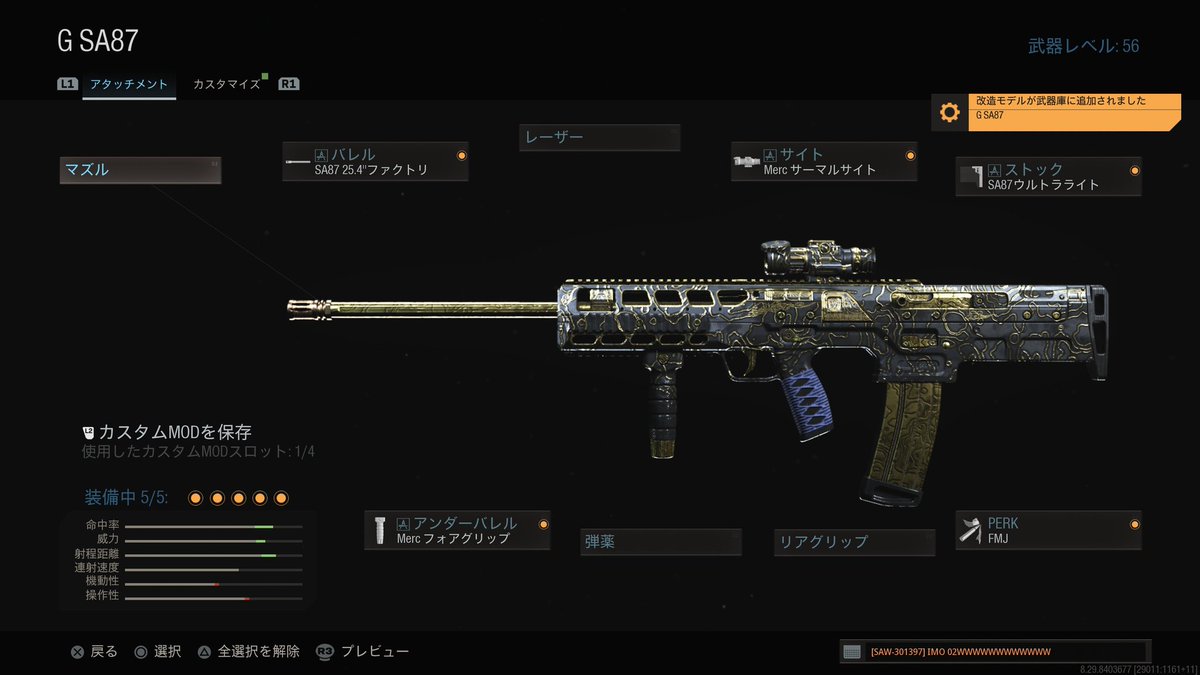Open the サイト Merc サーマルサイト slot
Viewport: 1200px width, 675px height.
click(x=824, y=162)
